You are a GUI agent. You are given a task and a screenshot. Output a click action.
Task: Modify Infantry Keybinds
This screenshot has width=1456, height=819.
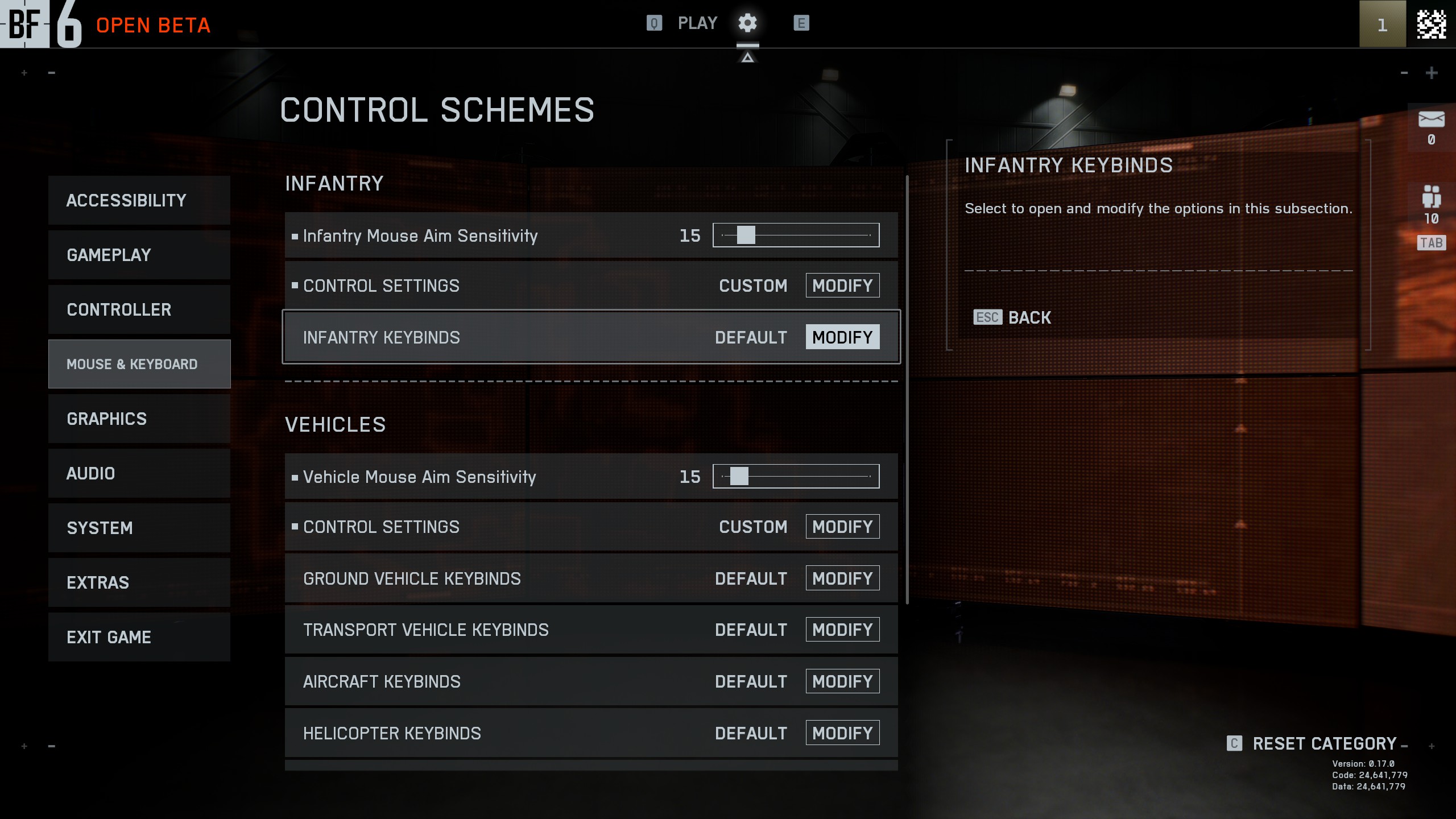(842, 337)
